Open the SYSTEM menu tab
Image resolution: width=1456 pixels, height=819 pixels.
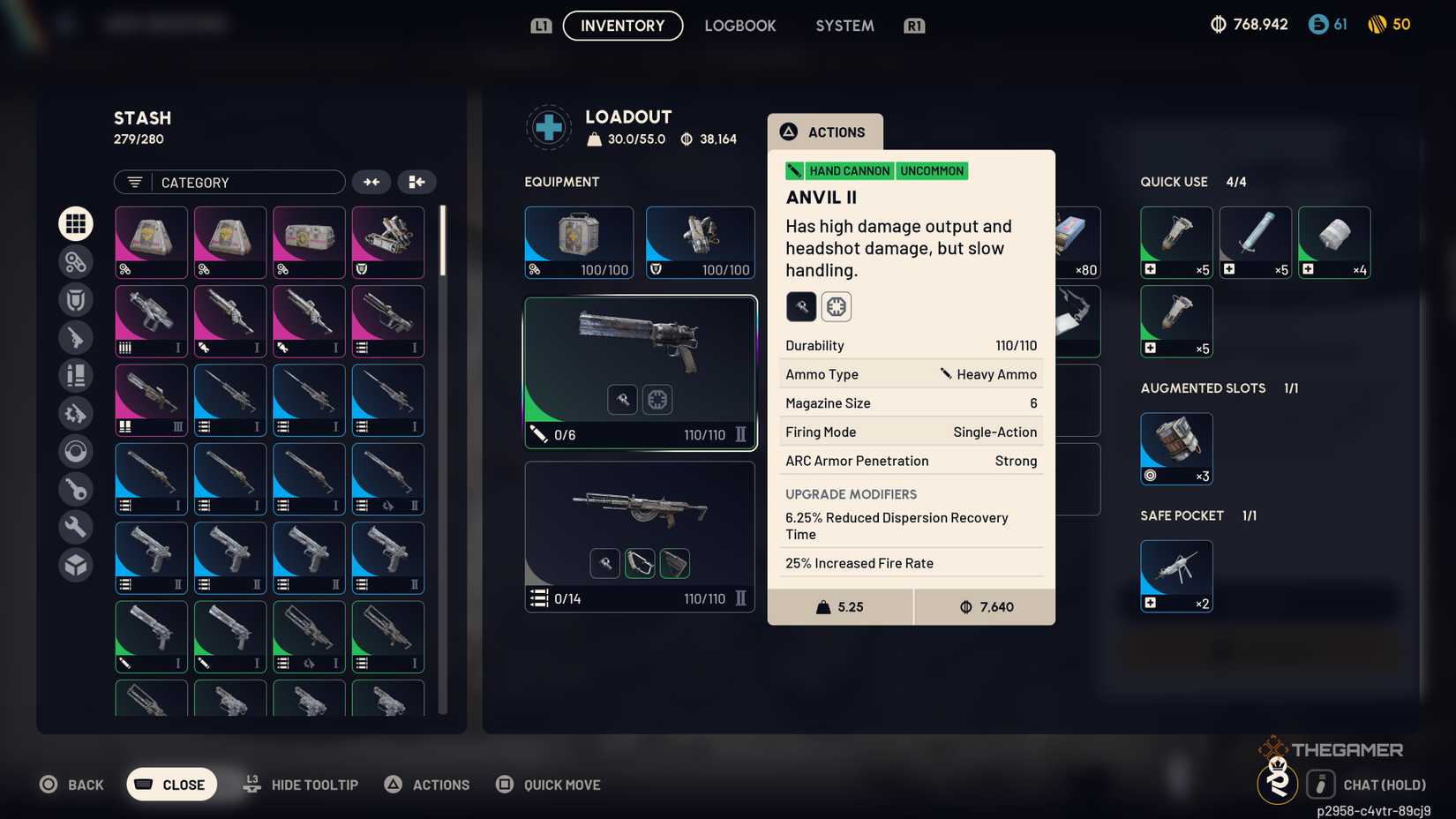pyautogui.click(x=844, y=26)
